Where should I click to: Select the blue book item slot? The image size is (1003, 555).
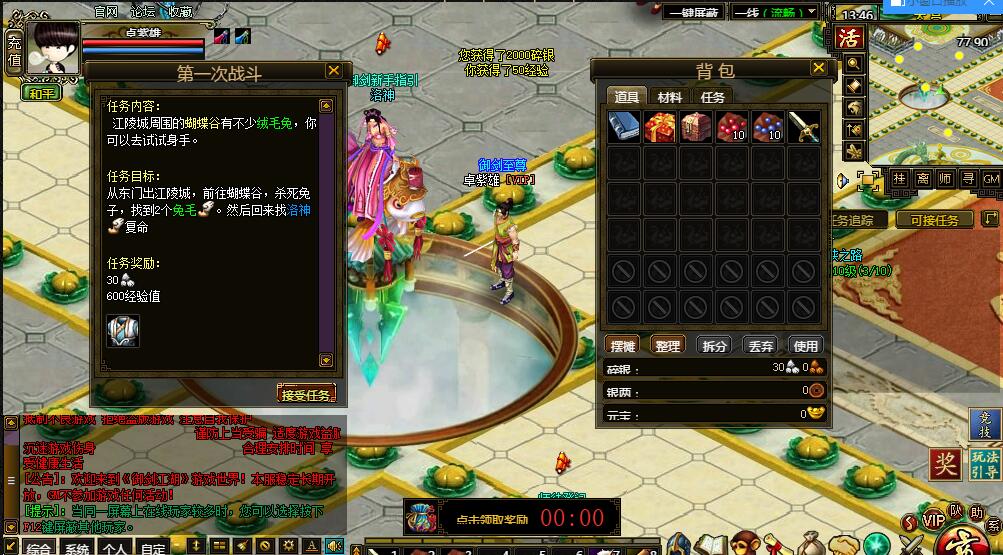624,127
